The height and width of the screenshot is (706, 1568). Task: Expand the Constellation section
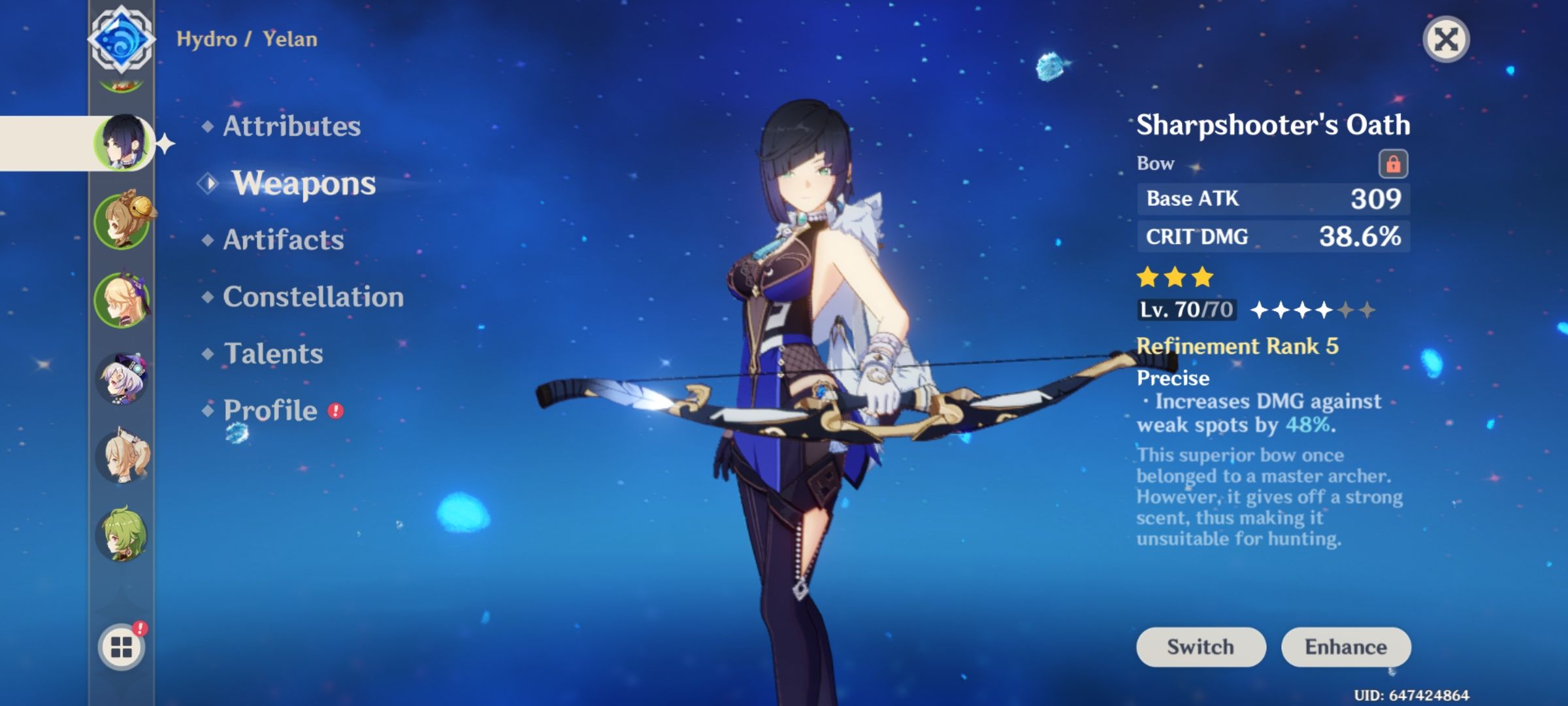pyautogui.click(x=312, y=297)
